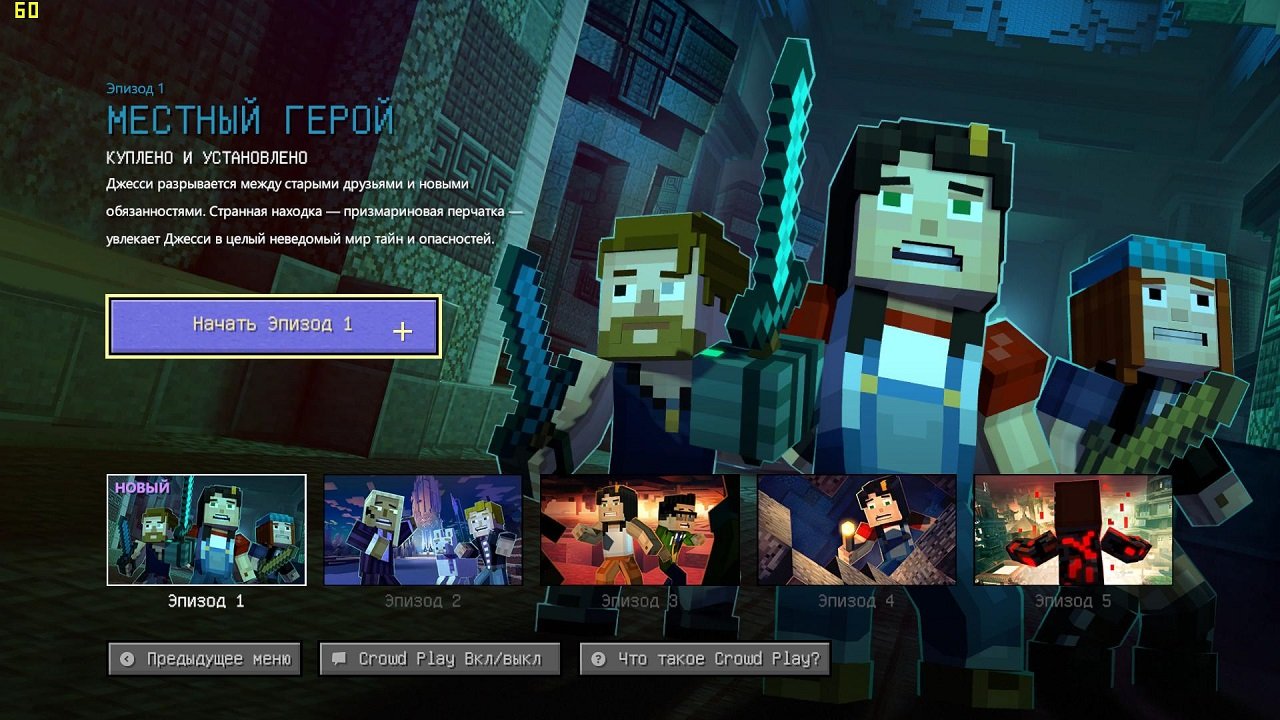Click the "Эпизод 1" section header at the top
The height and width of the screenshot is (720, 1280).
coord(136,87)
